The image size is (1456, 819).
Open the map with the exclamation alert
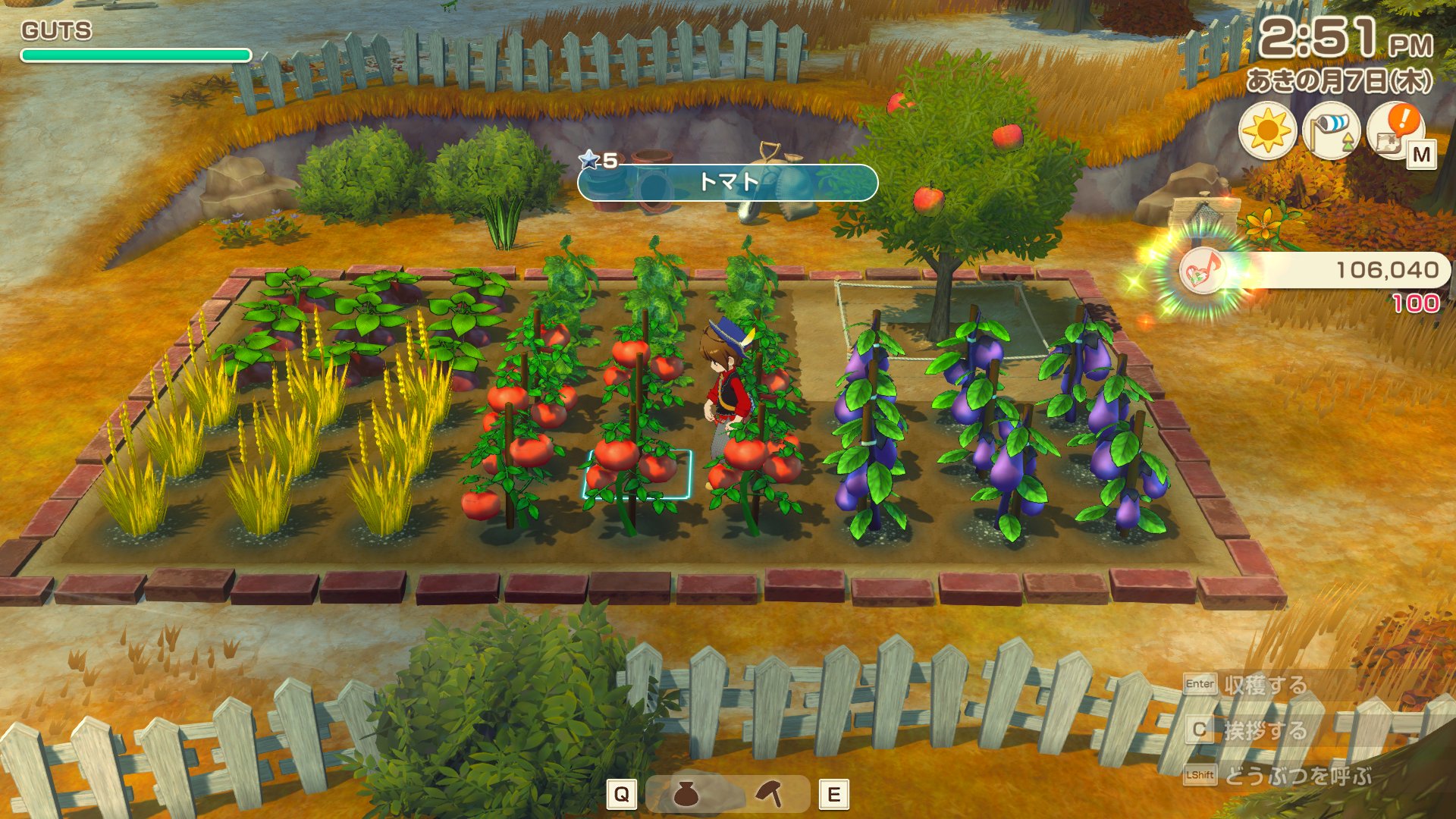(1395, 131)
